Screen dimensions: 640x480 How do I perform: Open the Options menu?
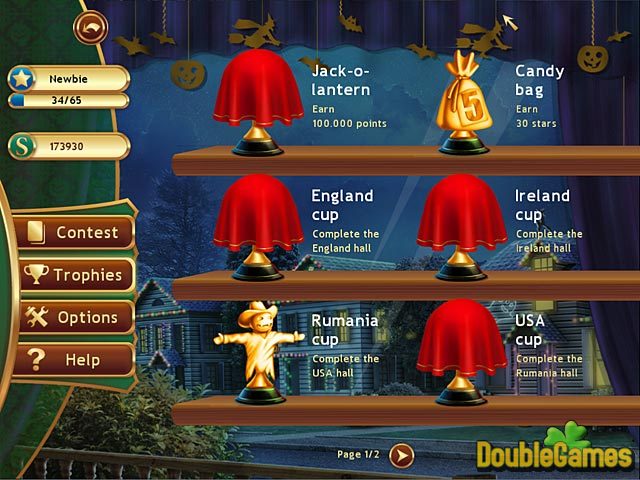coord(75,317)
